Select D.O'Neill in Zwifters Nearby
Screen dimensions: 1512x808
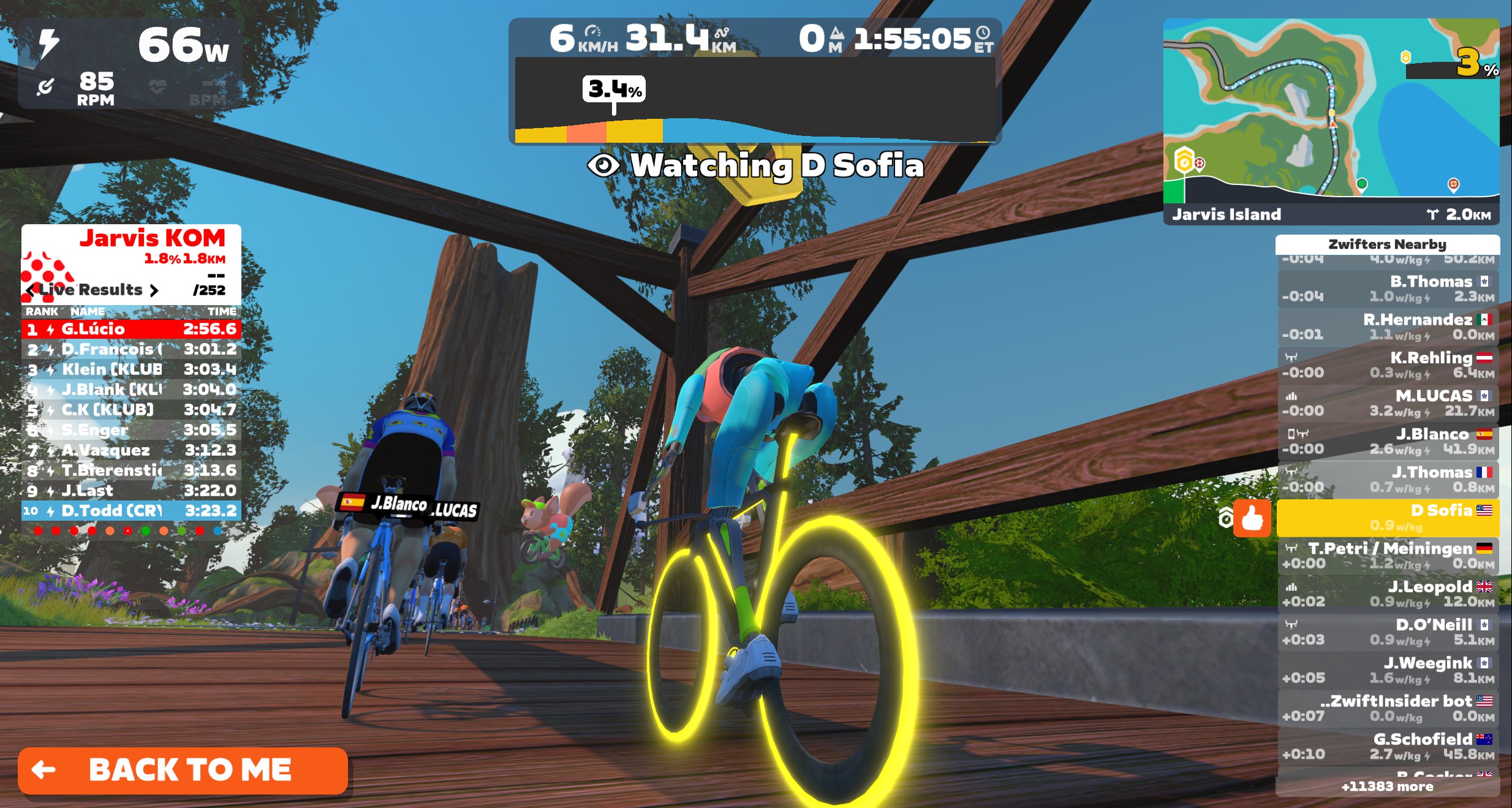coord(1388,632)
